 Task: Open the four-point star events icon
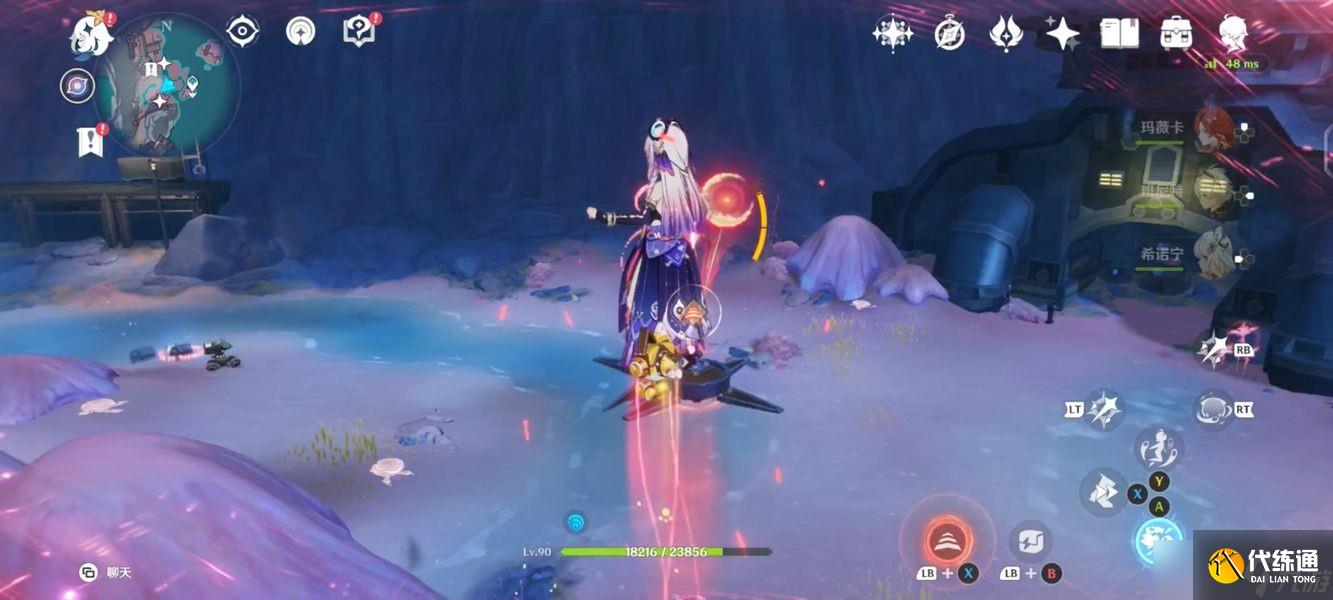tap(1062, 34)
